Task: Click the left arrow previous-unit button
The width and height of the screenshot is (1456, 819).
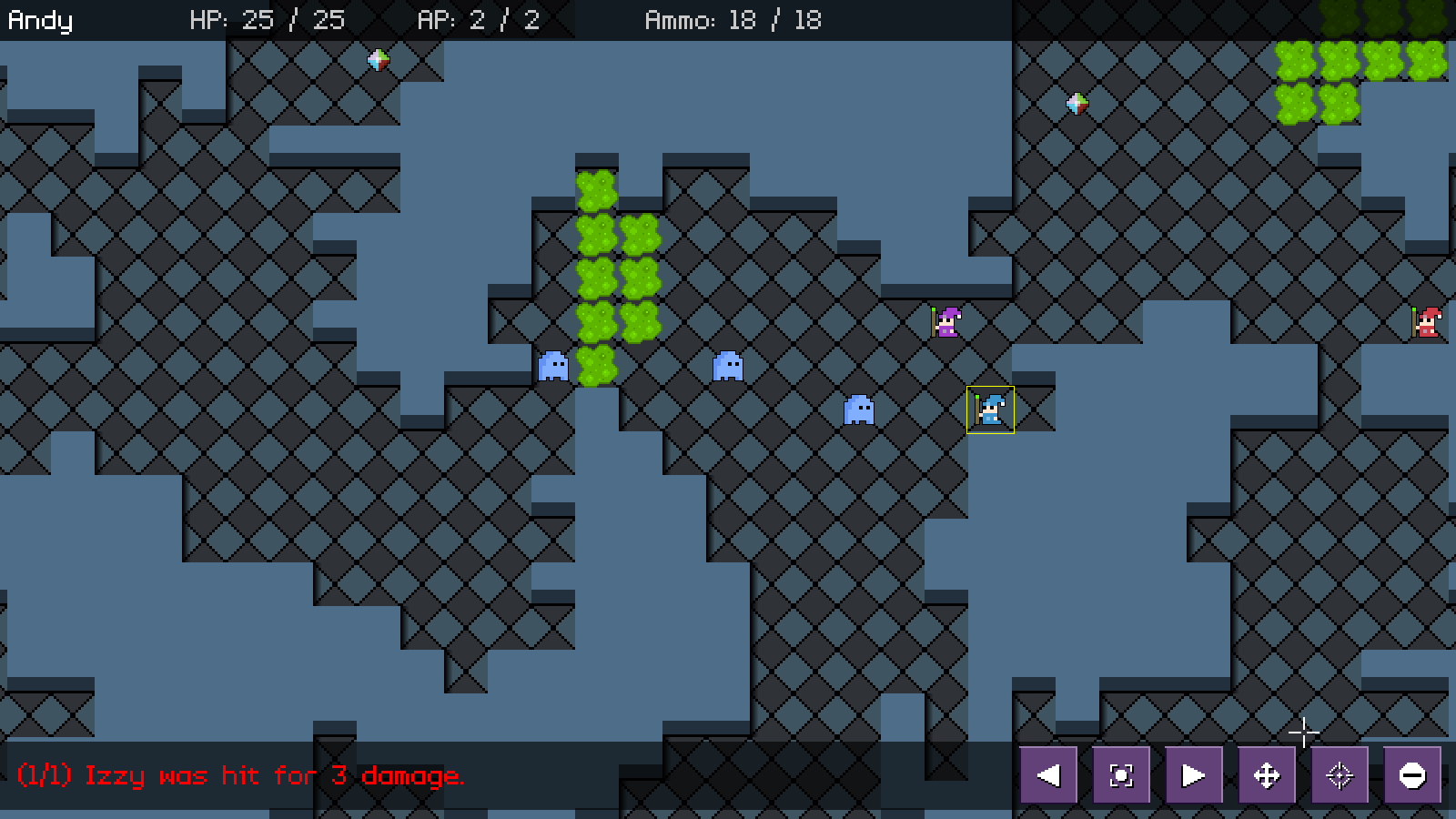Action: coord(1048,775)
